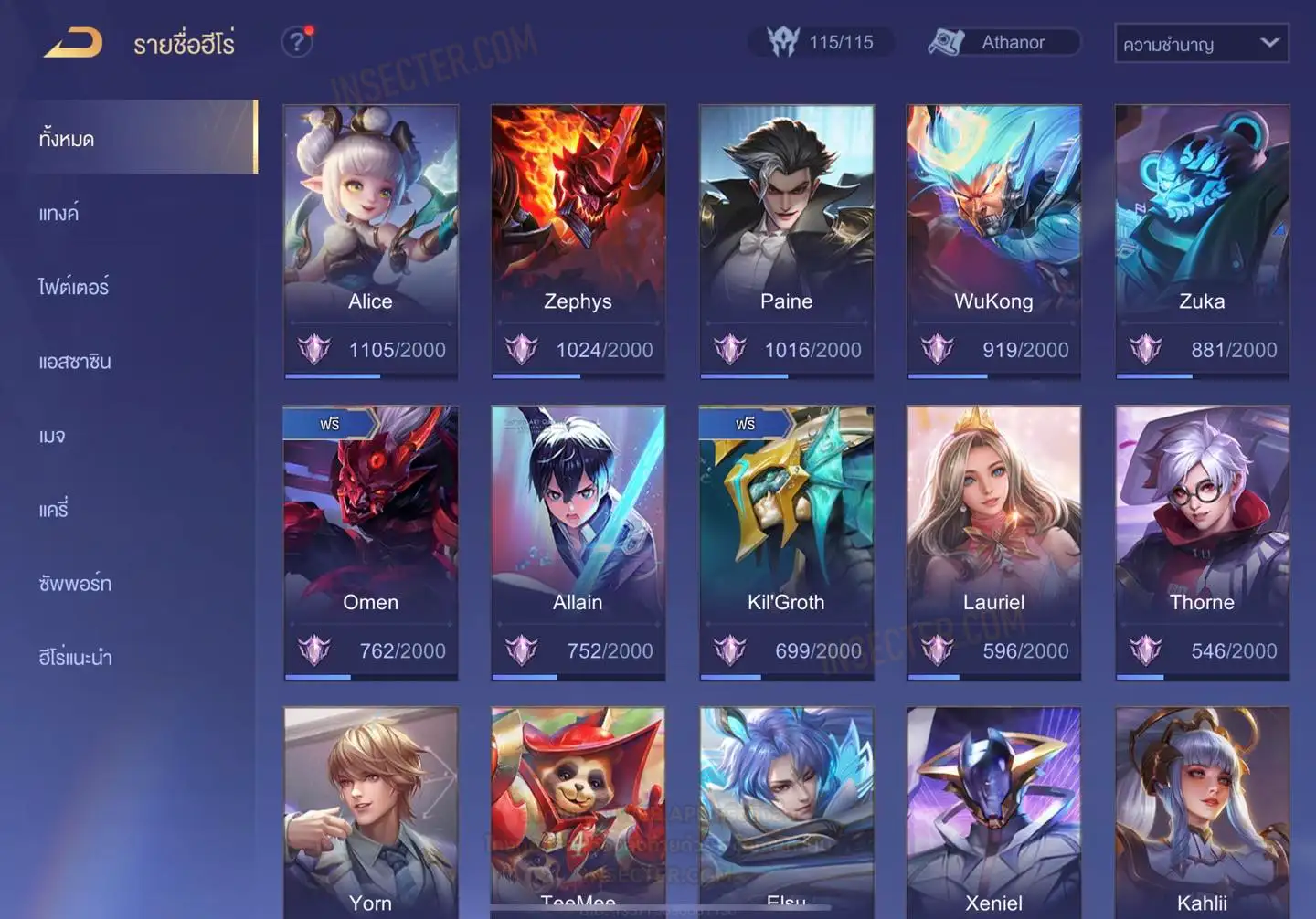Switch to the ไฟต์เตอร์ tab
Viewport: 1316px width, 919px height.
(x=73, y=287)
